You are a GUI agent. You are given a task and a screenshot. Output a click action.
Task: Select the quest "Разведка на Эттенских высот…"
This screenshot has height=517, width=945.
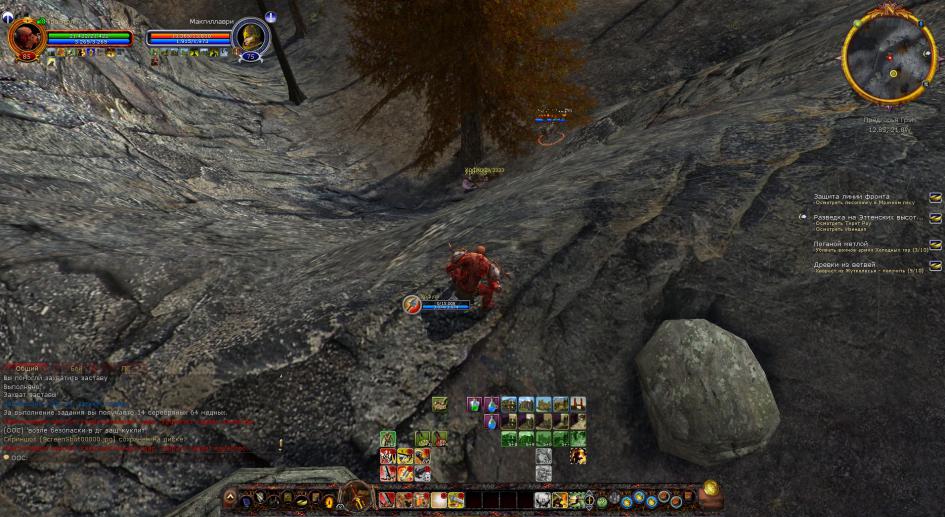(x=866, y=217)
